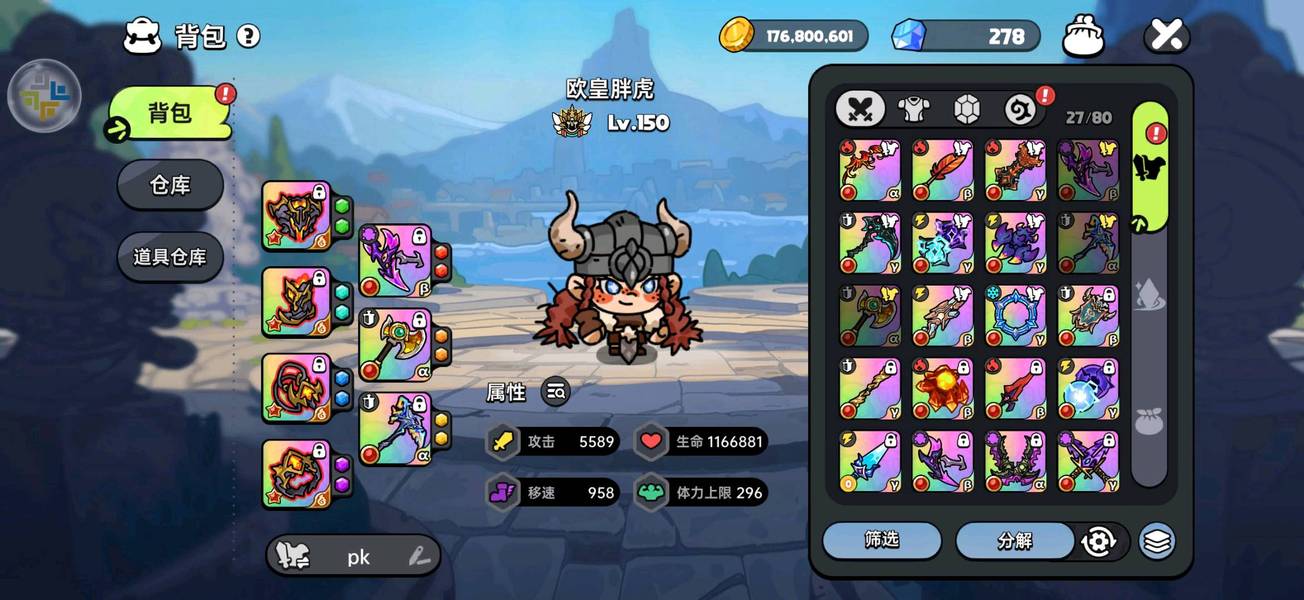
Task: Open the coin pouch shop icon
Action: point(1084,36)
